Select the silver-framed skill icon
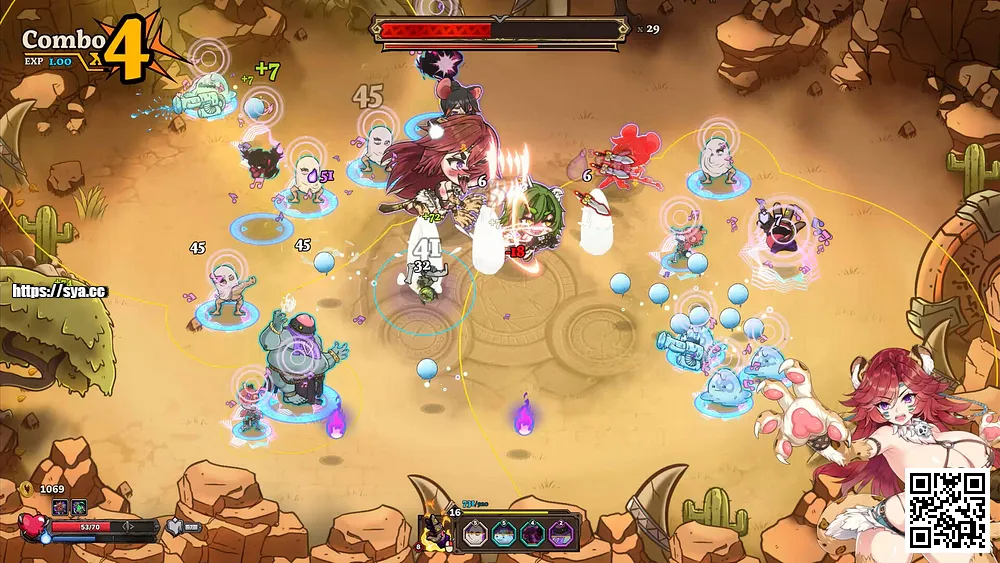1000x563 pixels. (x=475, y=533)
